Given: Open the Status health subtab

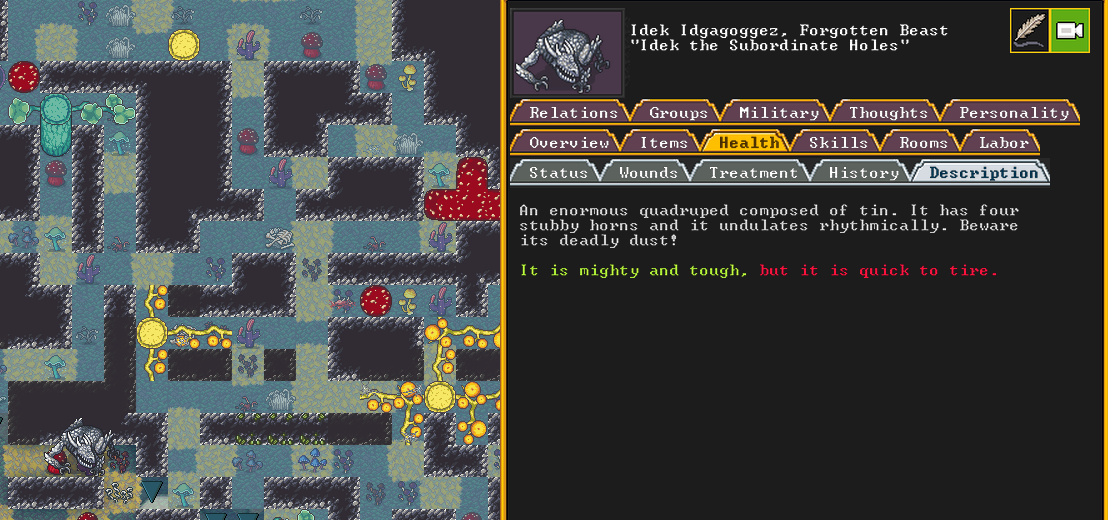Looking at the screenshot, I should 558,173.
